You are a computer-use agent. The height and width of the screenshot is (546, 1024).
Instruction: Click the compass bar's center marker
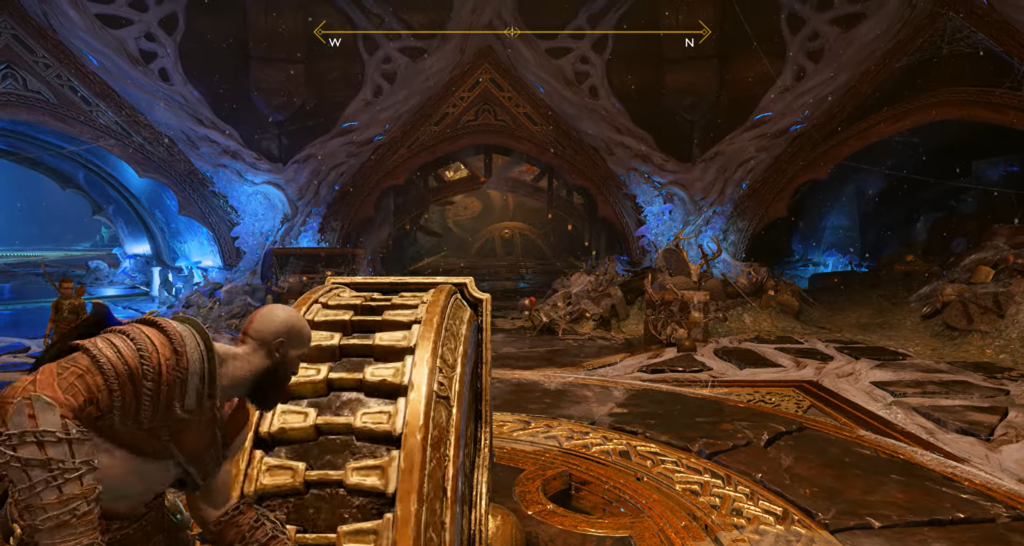512,32
